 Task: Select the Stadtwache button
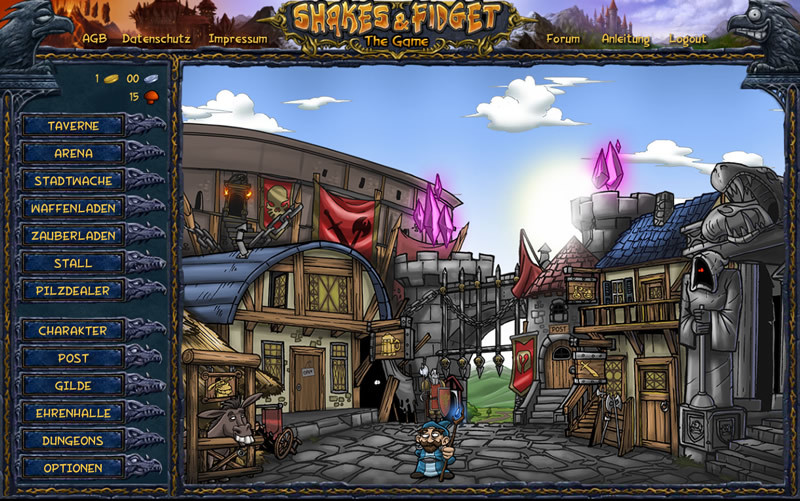tap(73, 181)
